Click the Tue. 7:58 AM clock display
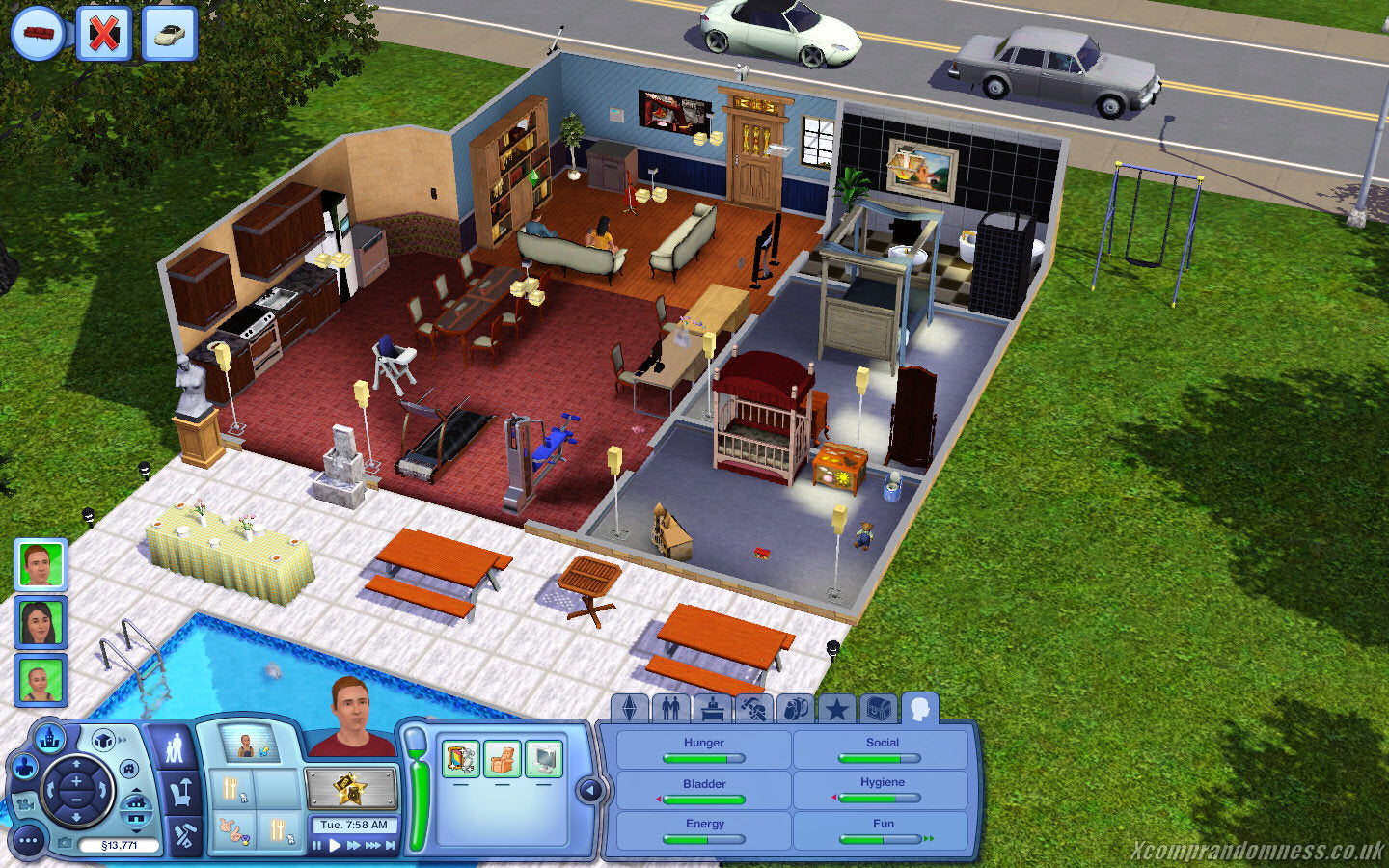The image size is (1389, 868). [355, 825]
